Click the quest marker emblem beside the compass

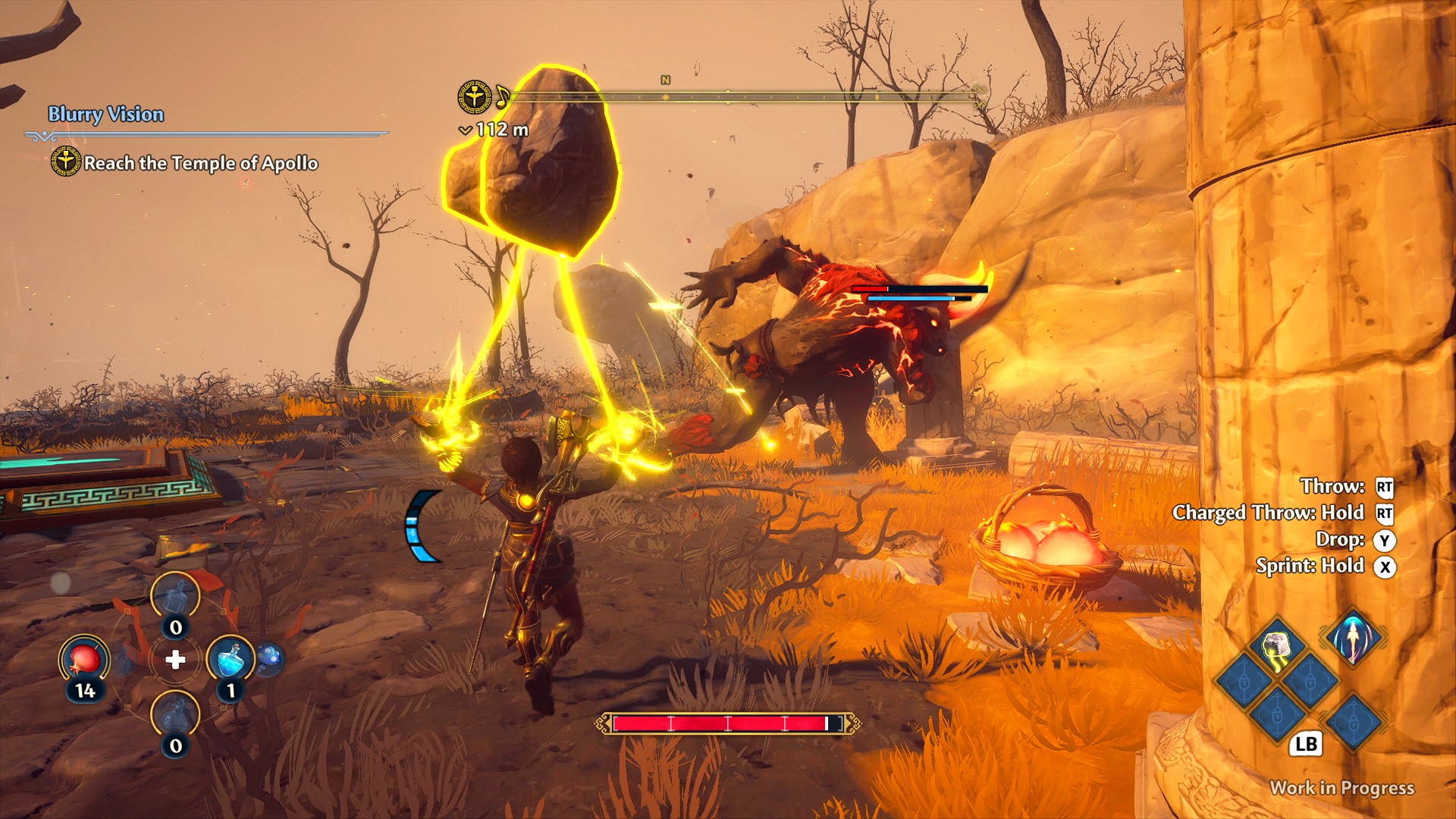[x=475, y=97]
